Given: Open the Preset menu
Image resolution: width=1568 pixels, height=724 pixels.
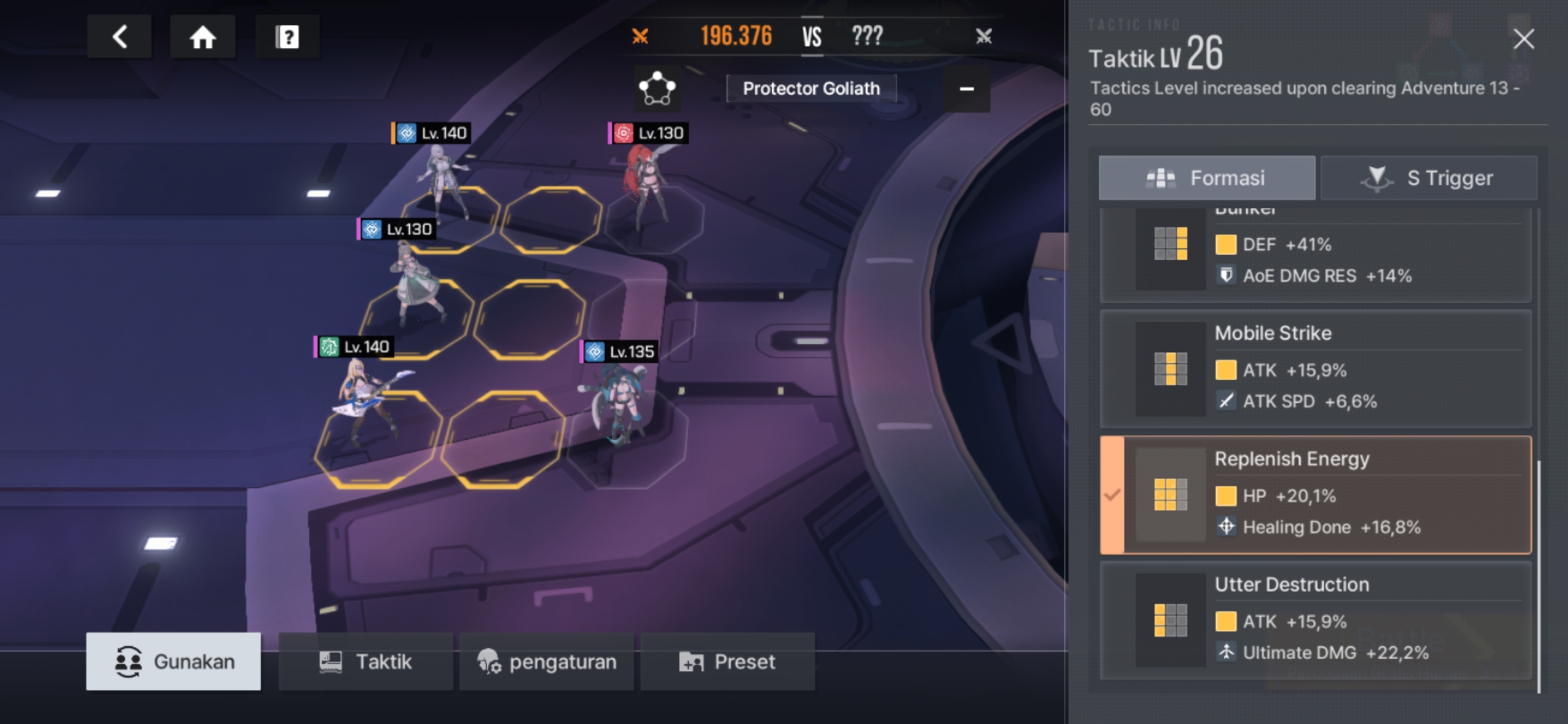Looking at the screenshot, I should (x=727, y=662).
